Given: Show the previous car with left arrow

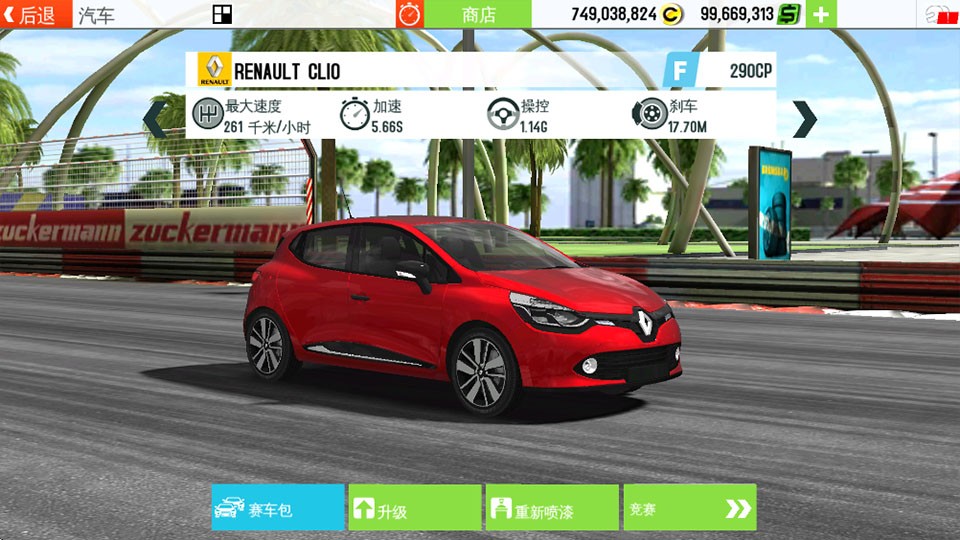Looking at the screenshot, I should click(x=155, y=119).
